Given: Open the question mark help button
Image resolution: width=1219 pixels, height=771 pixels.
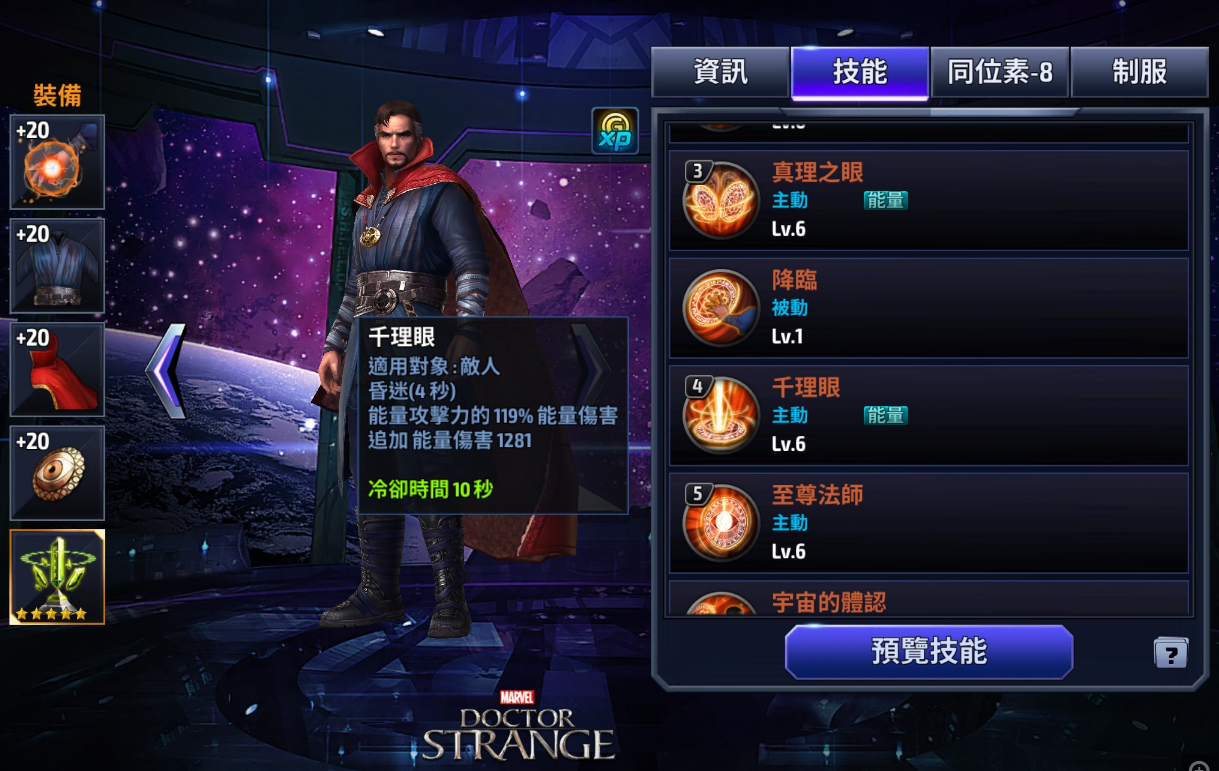Looking at the screenshot, I should coord(1170,654).
